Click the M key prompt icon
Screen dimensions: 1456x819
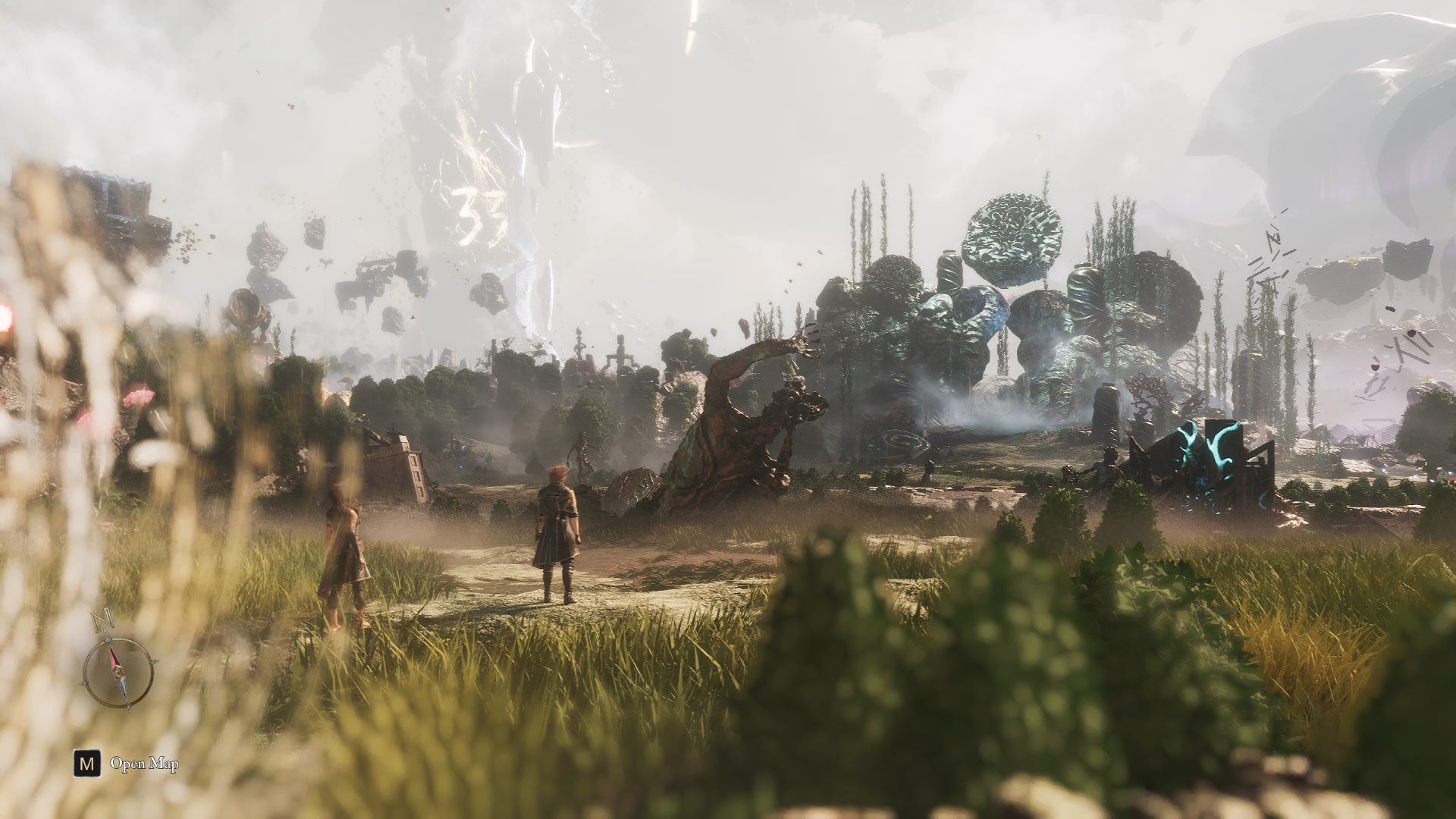pos(86,764)
